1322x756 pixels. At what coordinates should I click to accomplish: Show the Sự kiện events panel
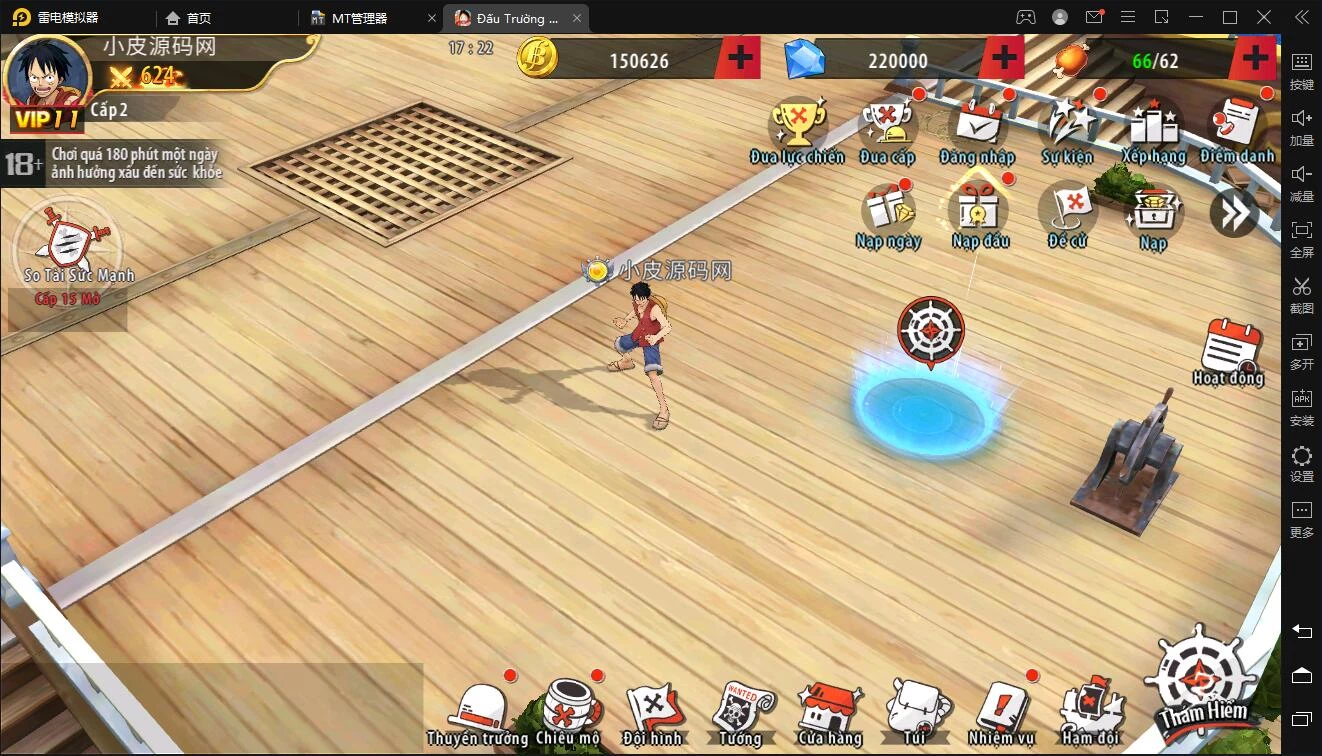[x=1068, y=130]
